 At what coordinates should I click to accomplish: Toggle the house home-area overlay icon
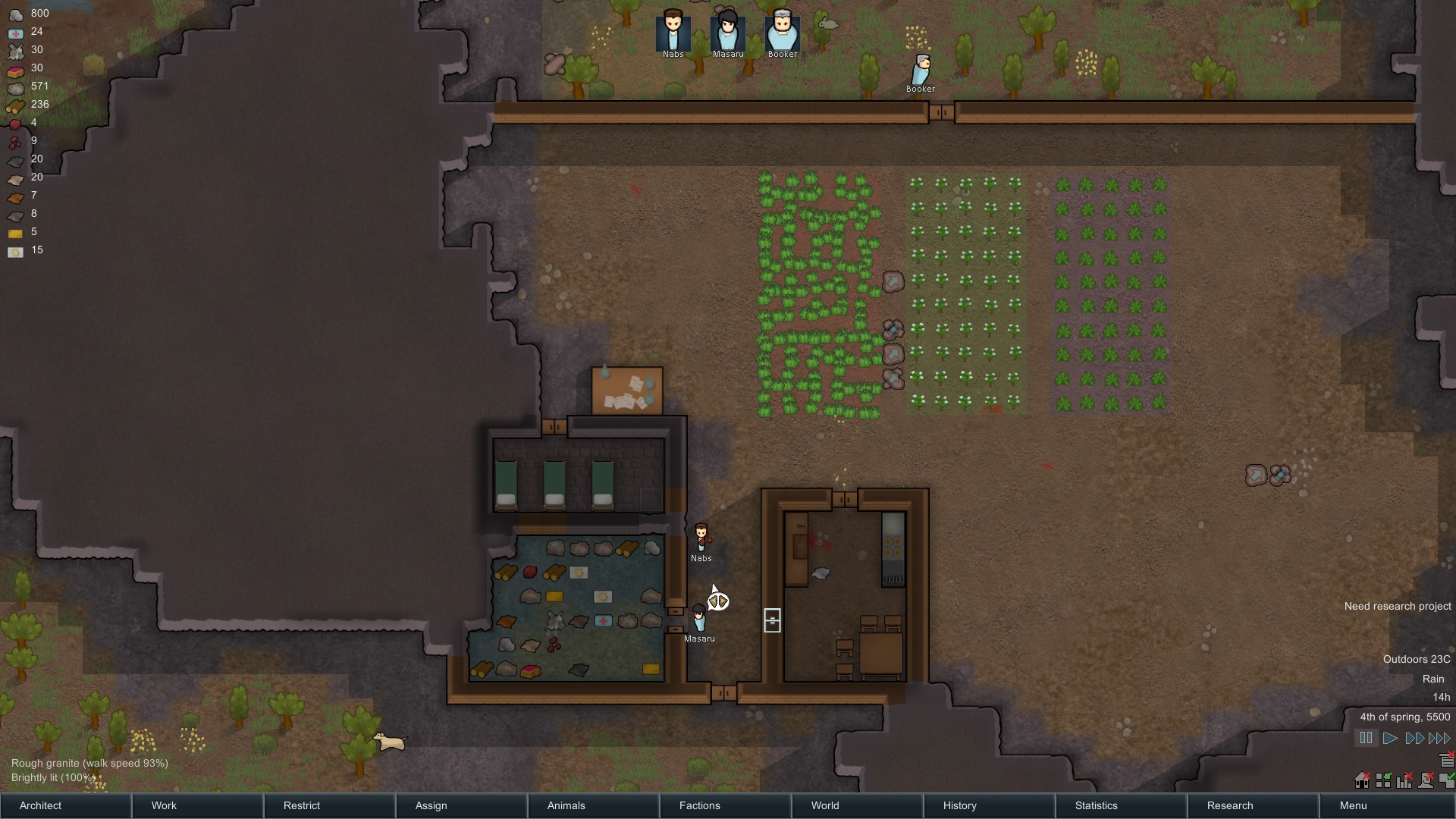(x=1363, y=780)
